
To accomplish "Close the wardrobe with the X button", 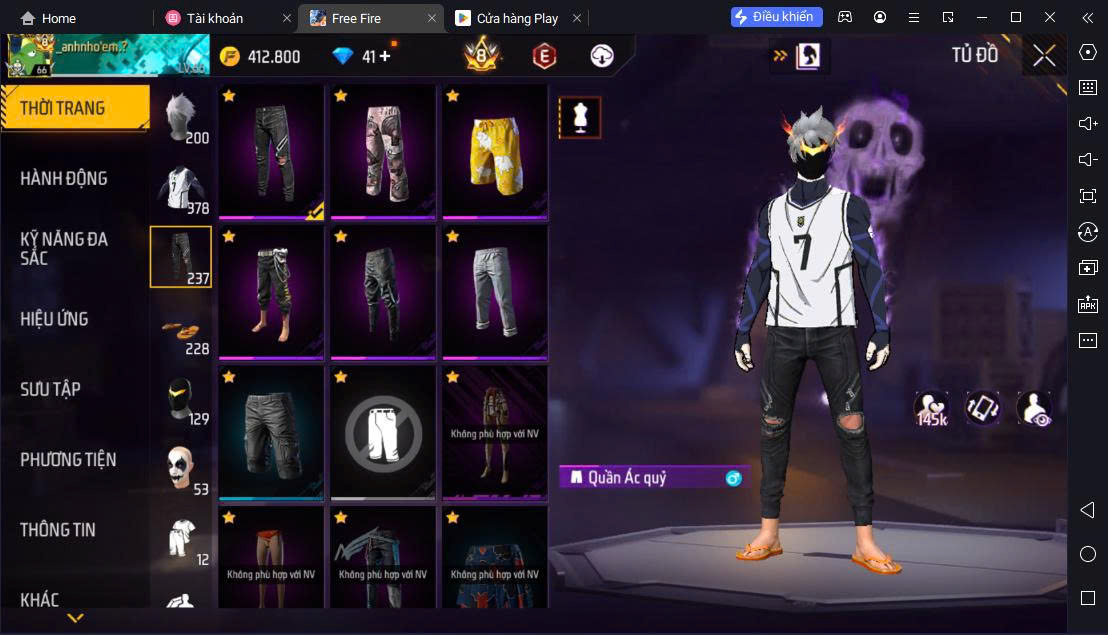I will pyautogui.click(x=1044, y=56).
